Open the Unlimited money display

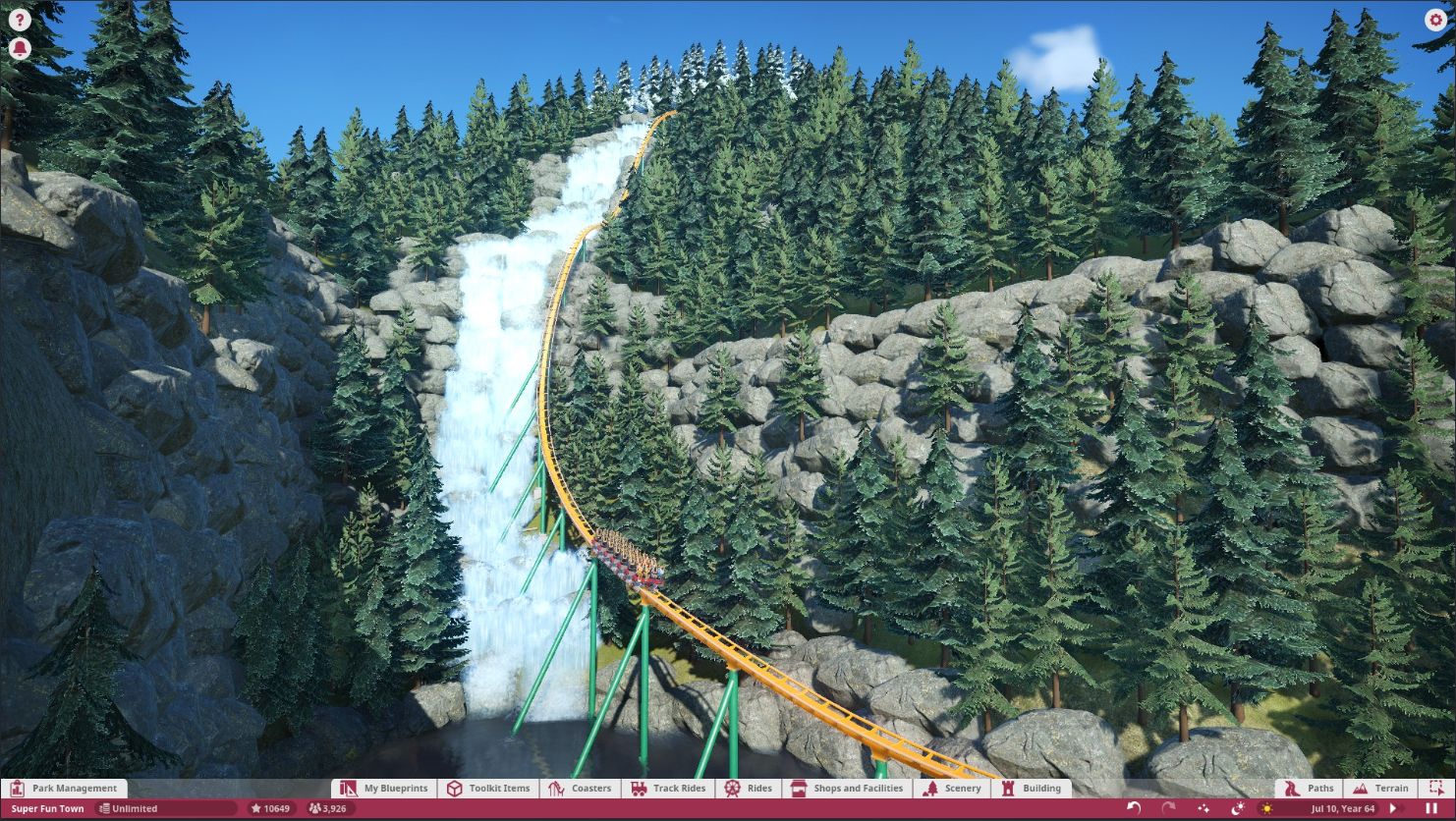coord(135,807)
